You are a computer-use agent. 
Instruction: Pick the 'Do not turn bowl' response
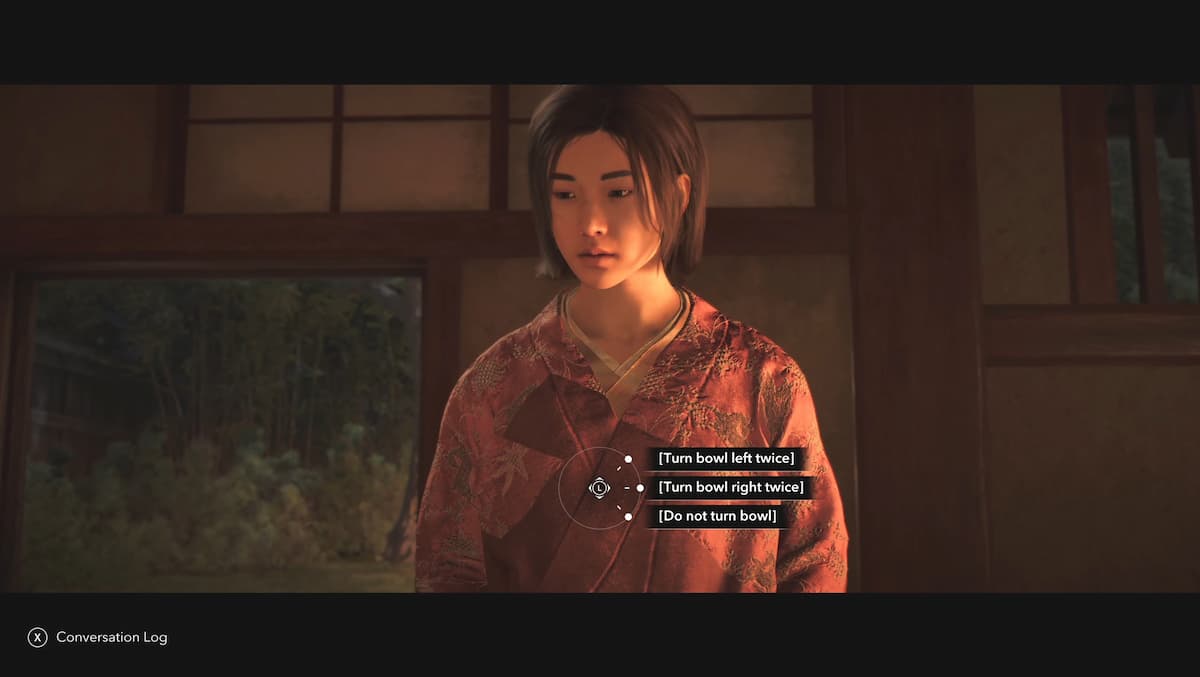click(716, 516)
